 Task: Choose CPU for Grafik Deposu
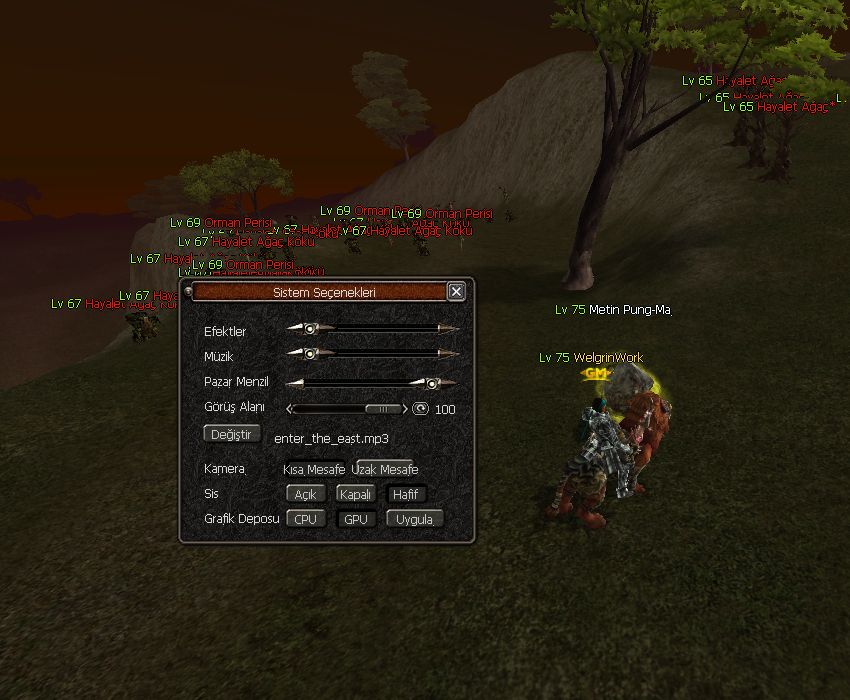(306, 519)
